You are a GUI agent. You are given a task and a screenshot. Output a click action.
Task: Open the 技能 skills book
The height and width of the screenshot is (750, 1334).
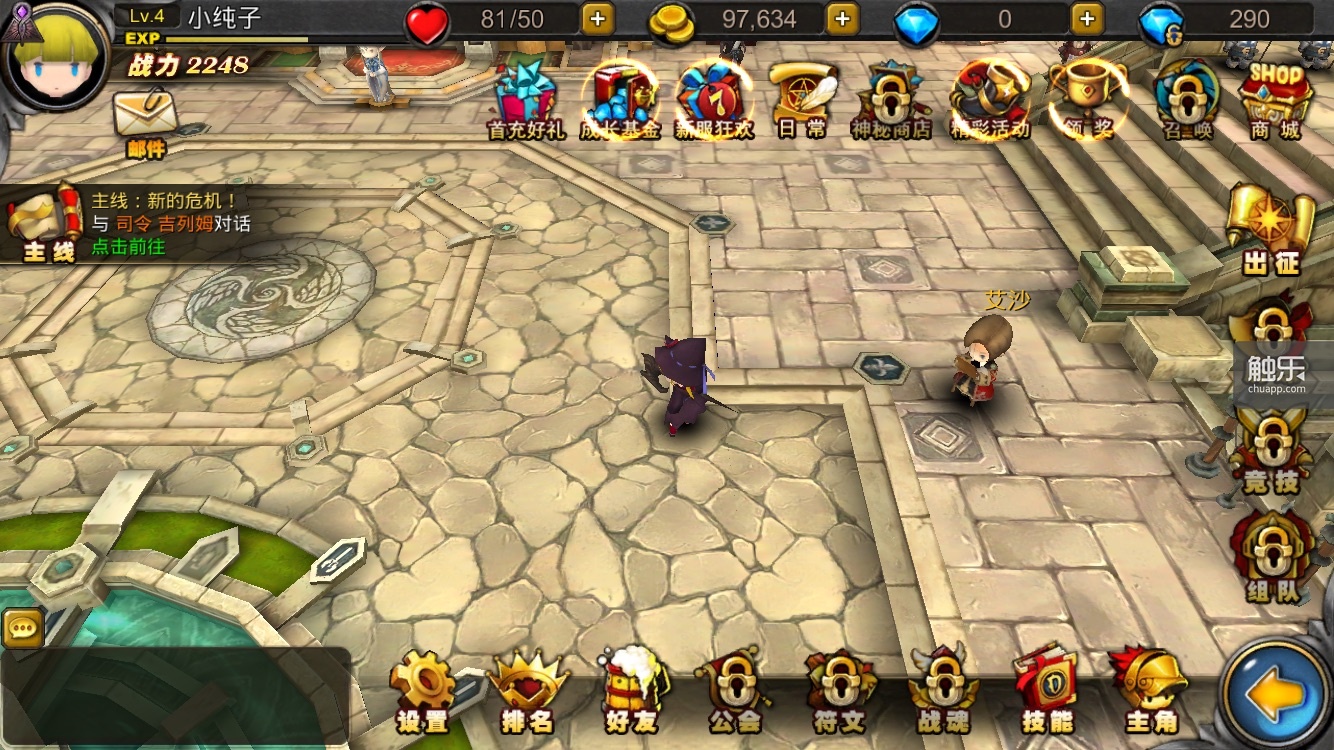[x=1046, y=690]
